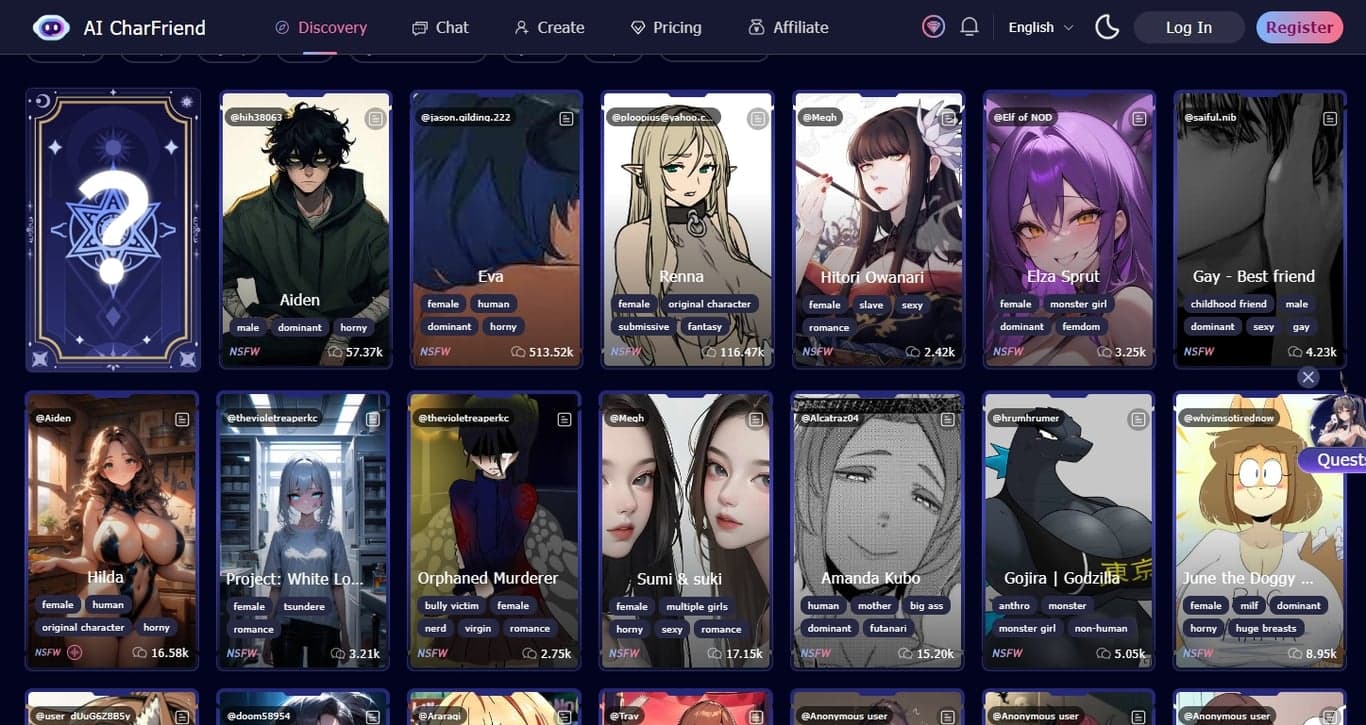This screenshot has width=1366, height=725.
Task: Select the romance tag on Renna's card
Action: click(828, 327)
